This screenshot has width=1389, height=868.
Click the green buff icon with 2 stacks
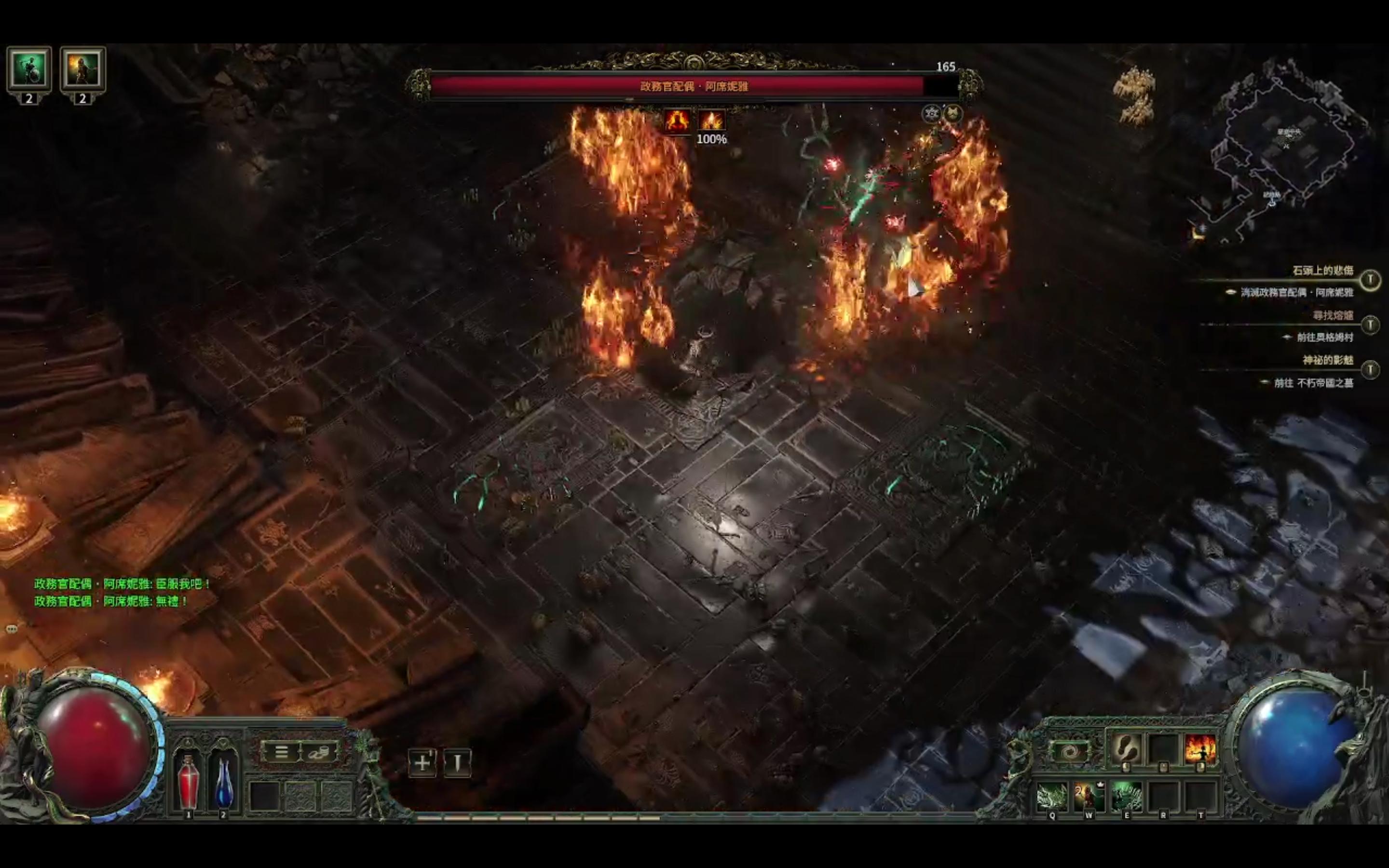pos(29,69)
